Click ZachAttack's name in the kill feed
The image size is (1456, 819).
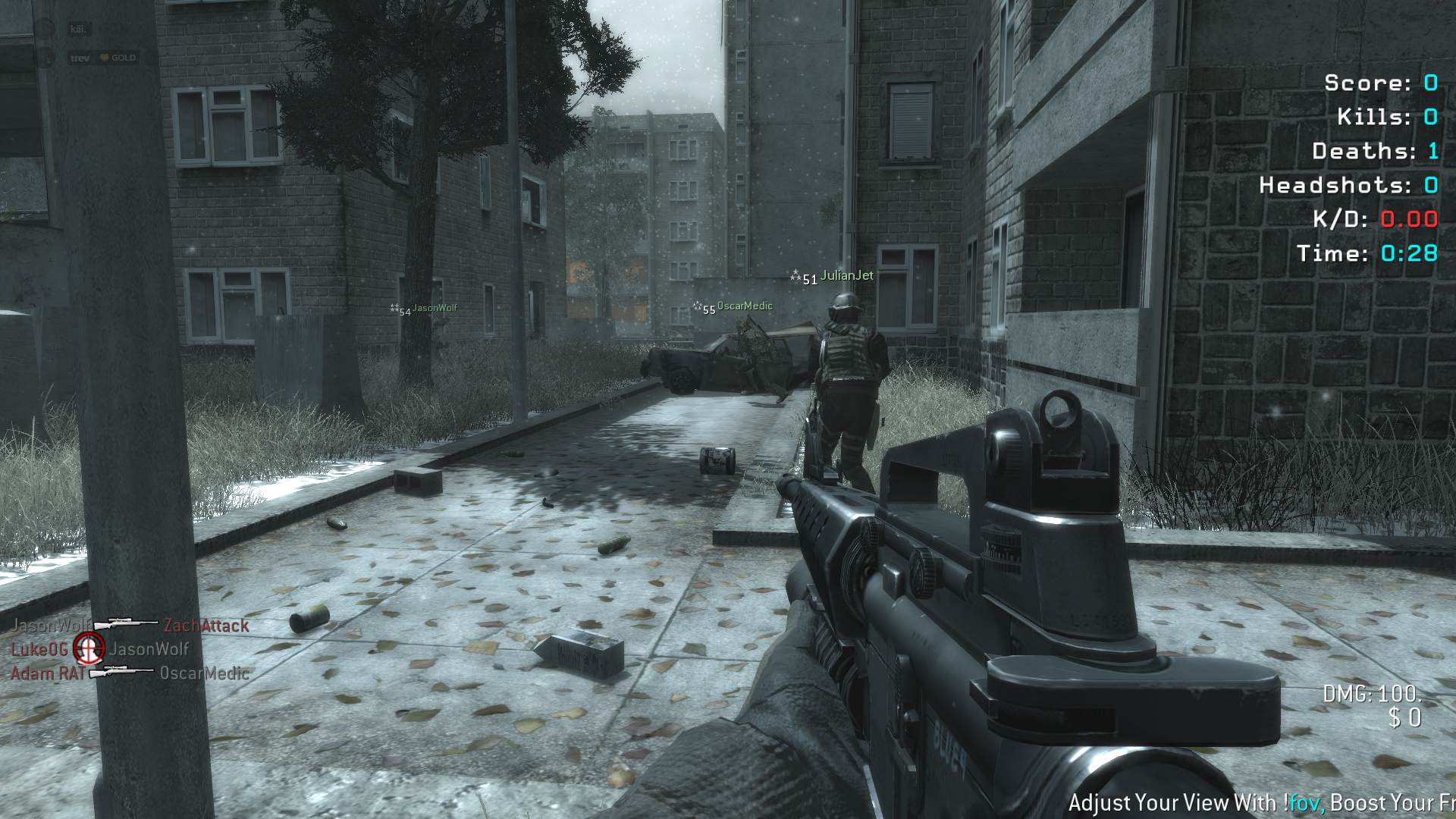[206, 626]
